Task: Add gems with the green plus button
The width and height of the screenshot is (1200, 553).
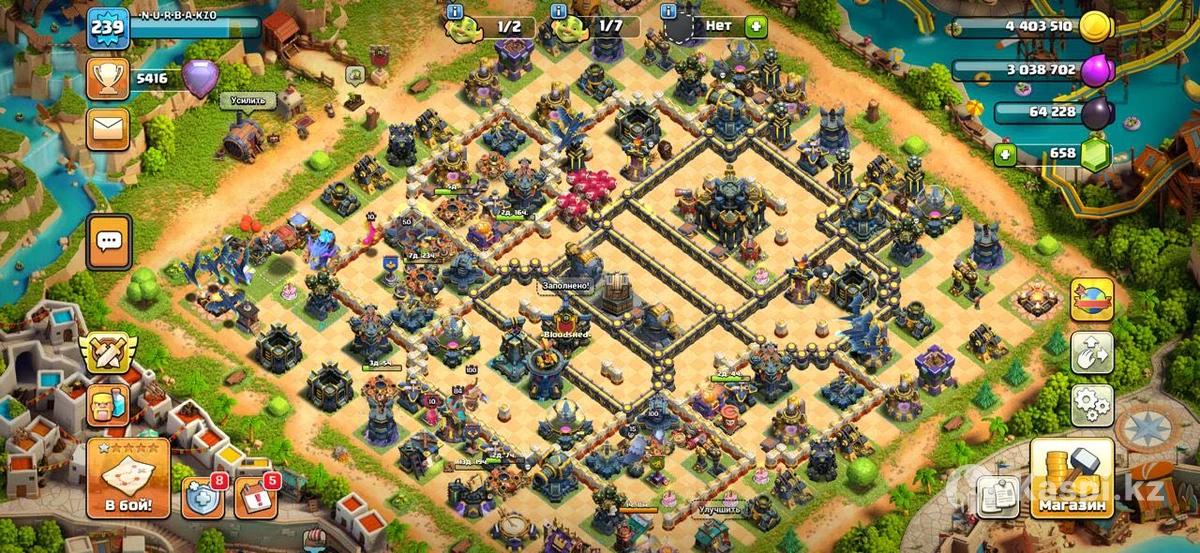Action: pyautogui.click(x=1006, y=155)
